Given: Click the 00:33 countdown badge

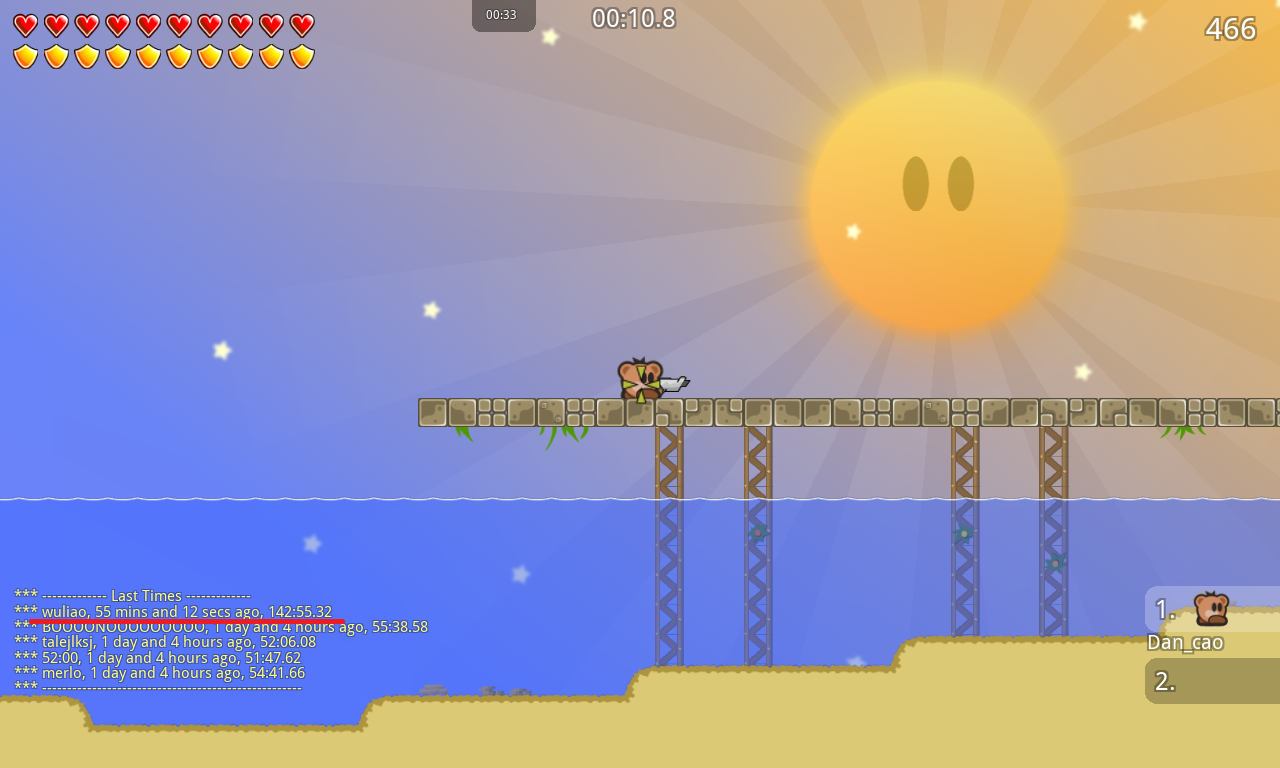Looking at the screenshot, I should pos(503,15).
